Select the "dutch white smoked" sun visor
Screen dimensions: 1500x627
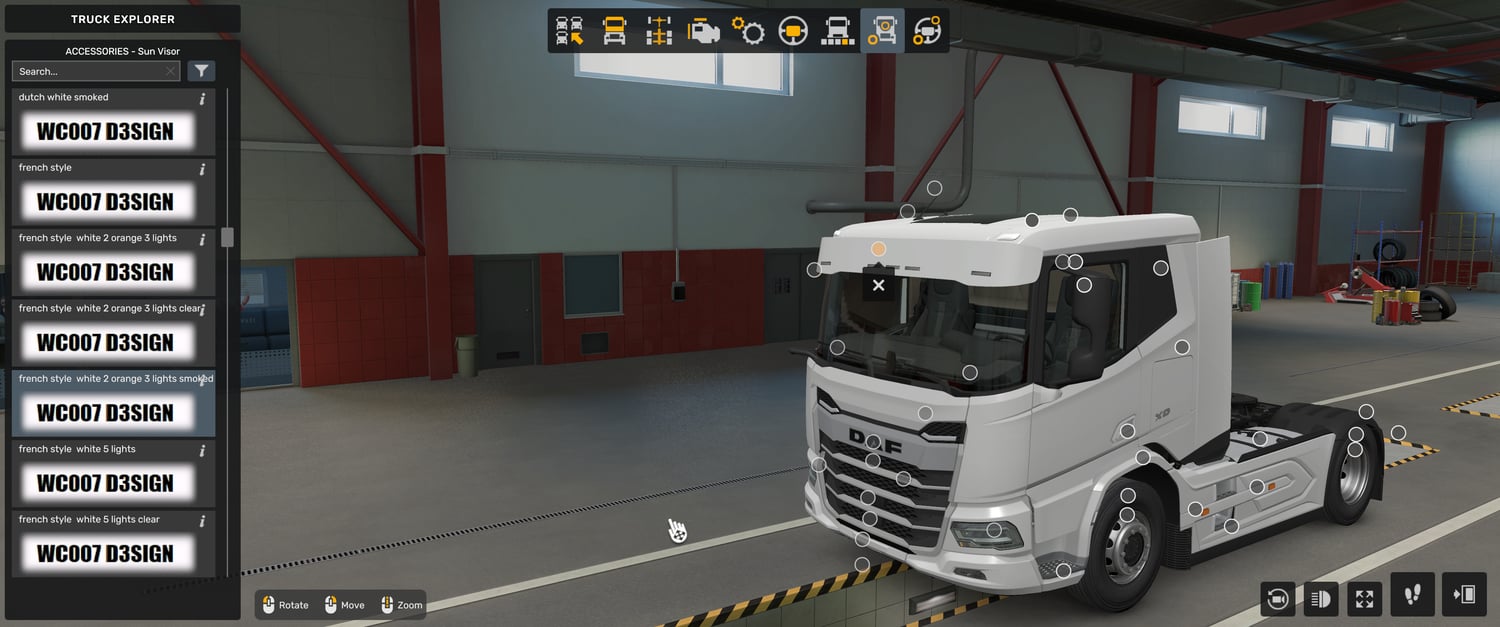105,131
